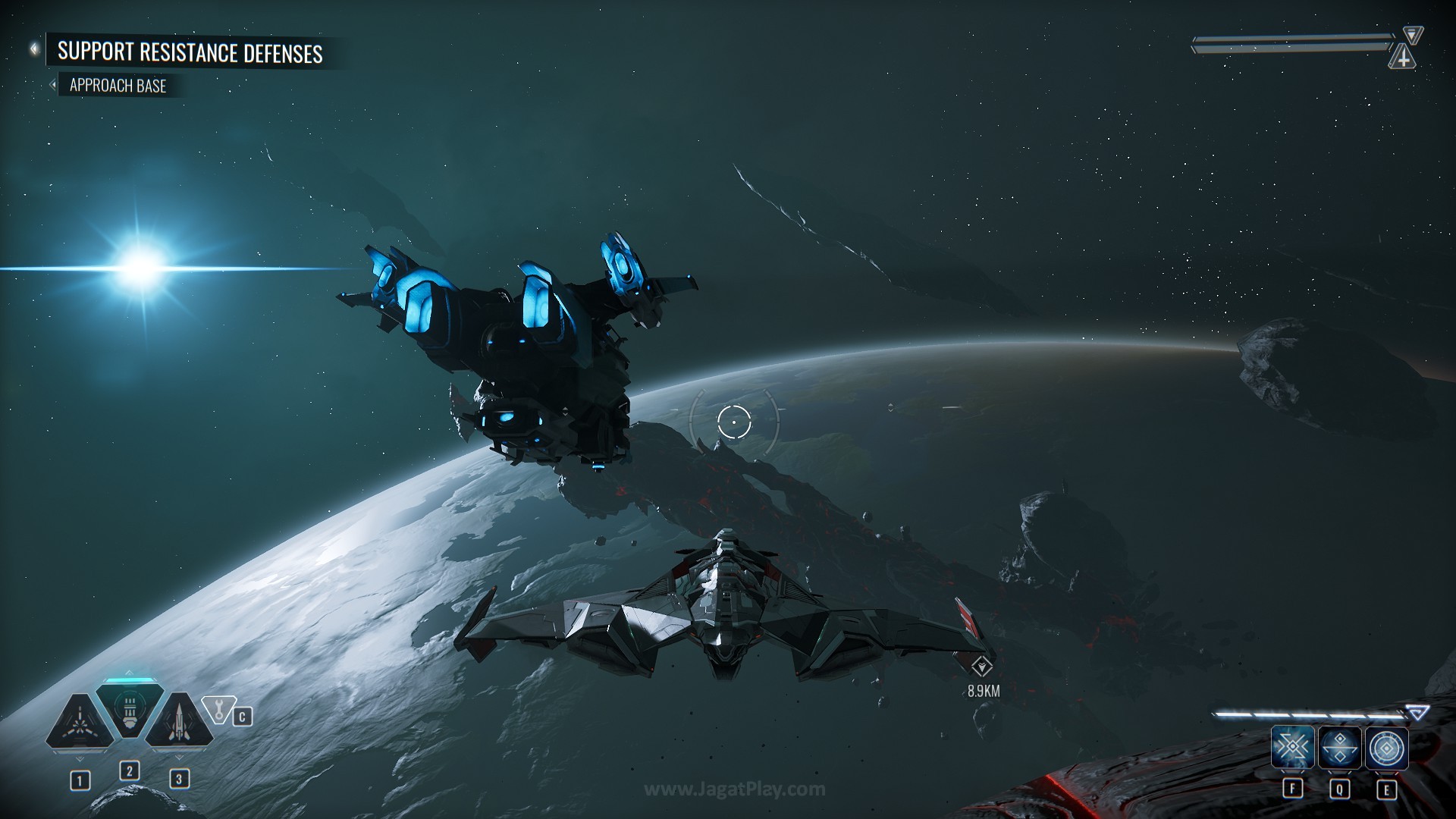1456x819 pixels.
Task: Activate the concentric-circle shield ability icon
Action: 1387,748
